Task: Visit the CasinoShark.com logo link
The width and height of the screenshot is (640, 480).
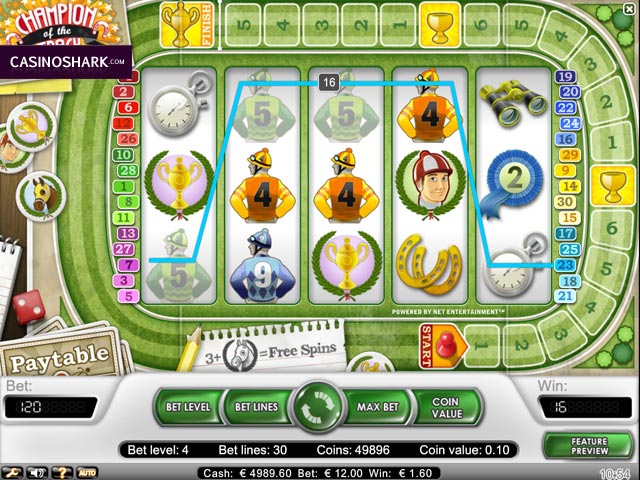Action: click(x=66, y=61)
